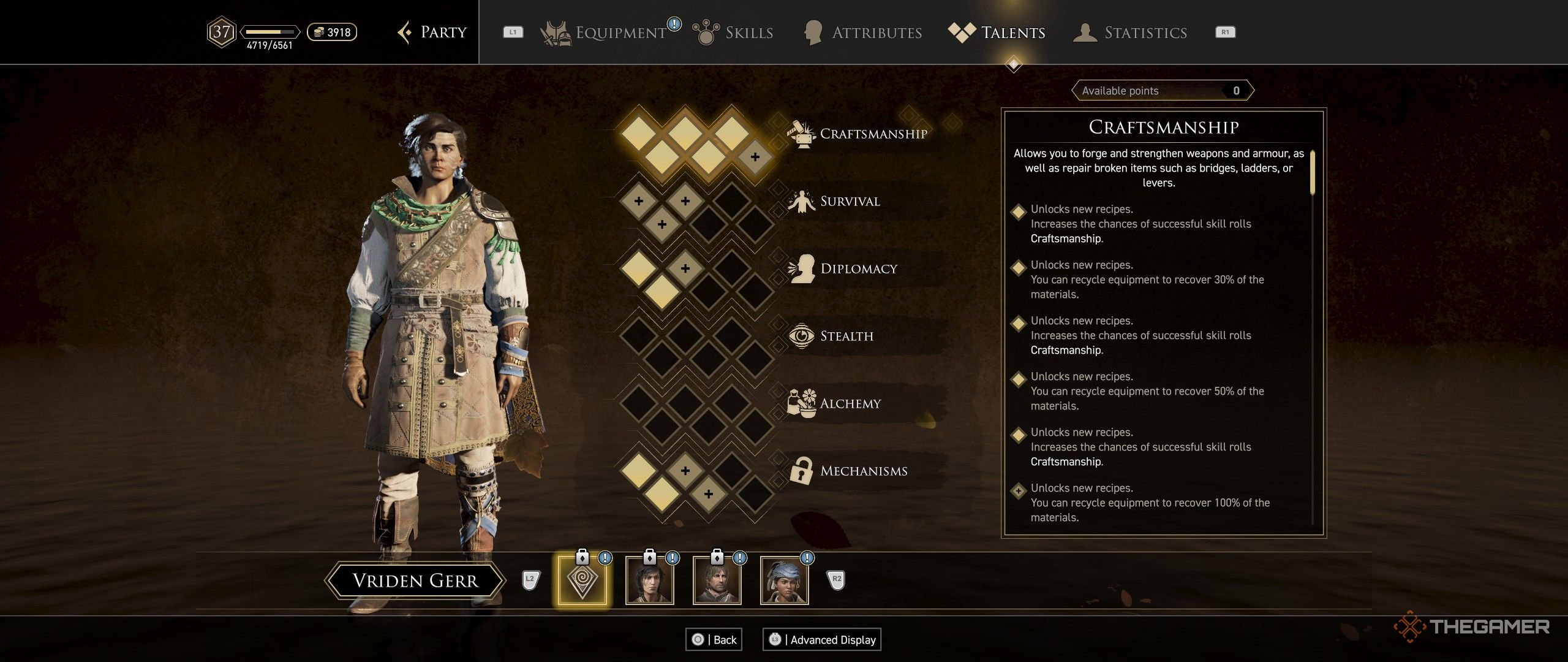Select the Diplomacy talent
The height and width of the screenshot is (662, 1568).
[858, 268]
